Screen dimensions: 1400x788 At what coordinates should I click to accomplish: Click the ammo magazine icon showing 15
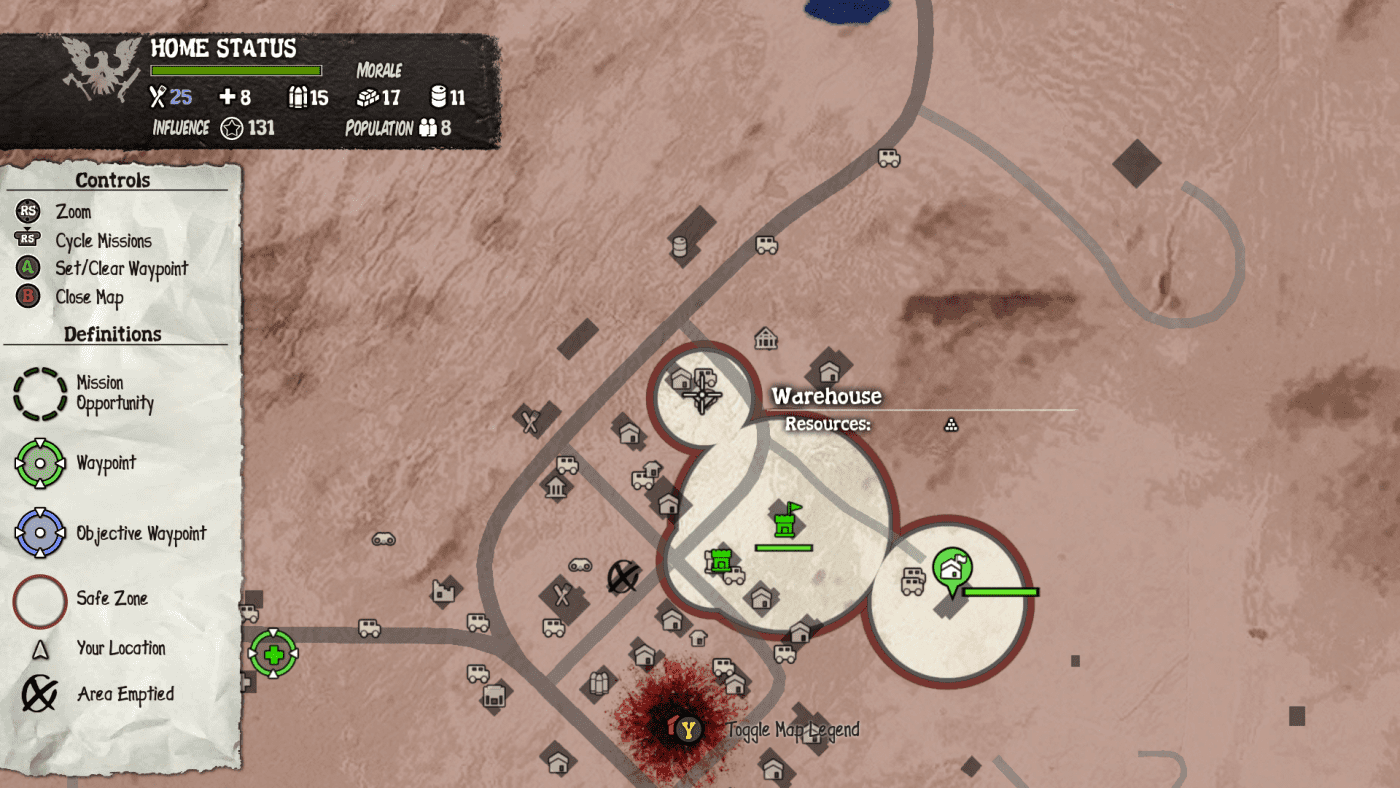pos(299,97)
